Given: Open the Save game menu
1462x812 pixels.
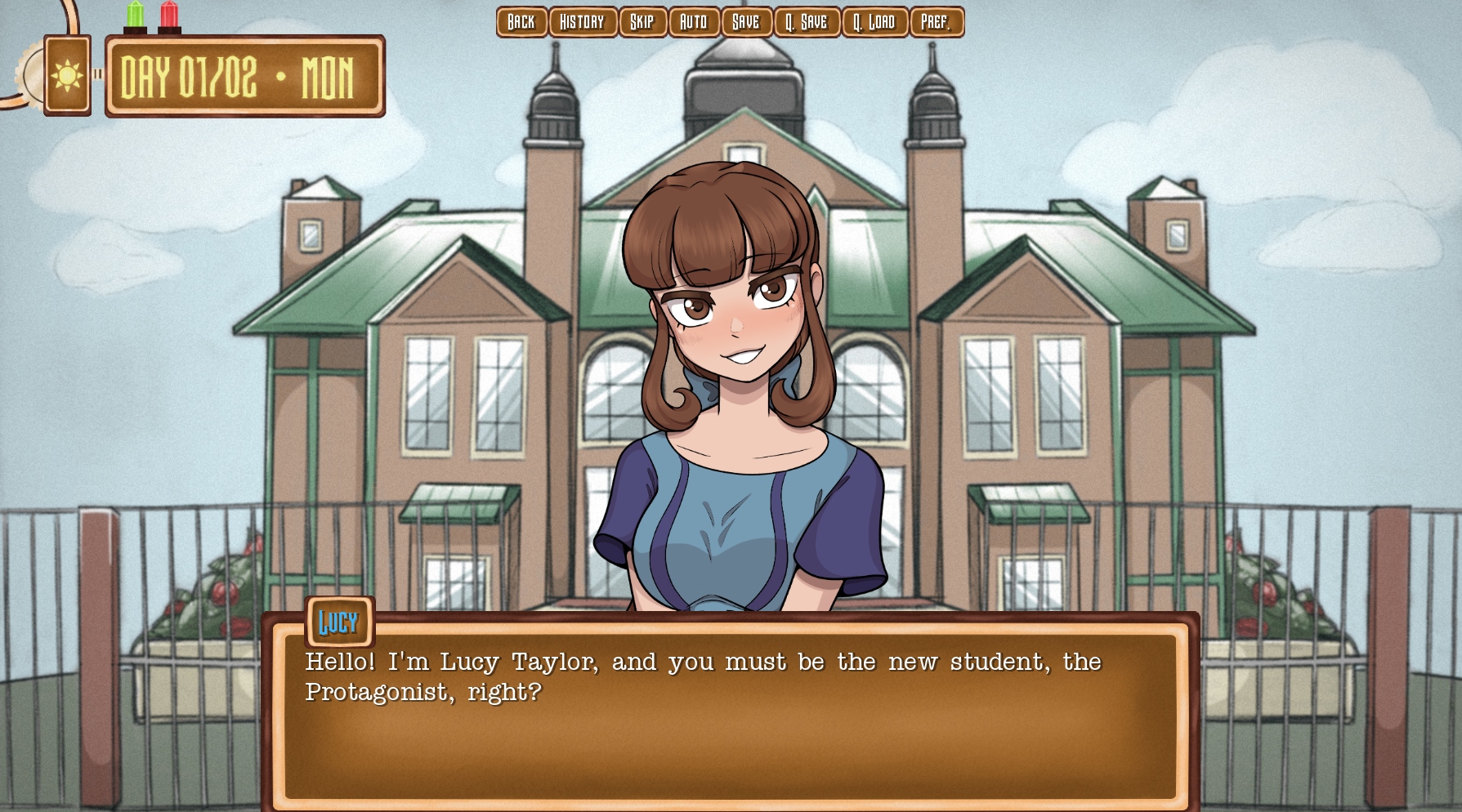Looking at the screenshot, I should coord(746,22).
